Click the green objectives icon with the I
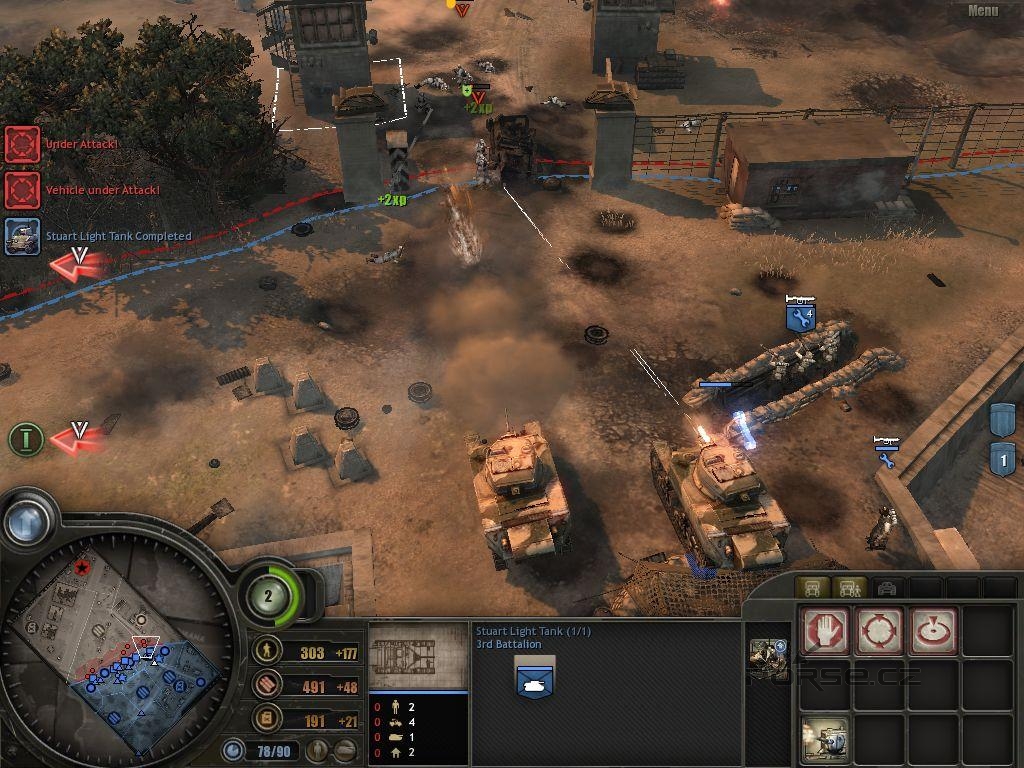 (26, 438)
